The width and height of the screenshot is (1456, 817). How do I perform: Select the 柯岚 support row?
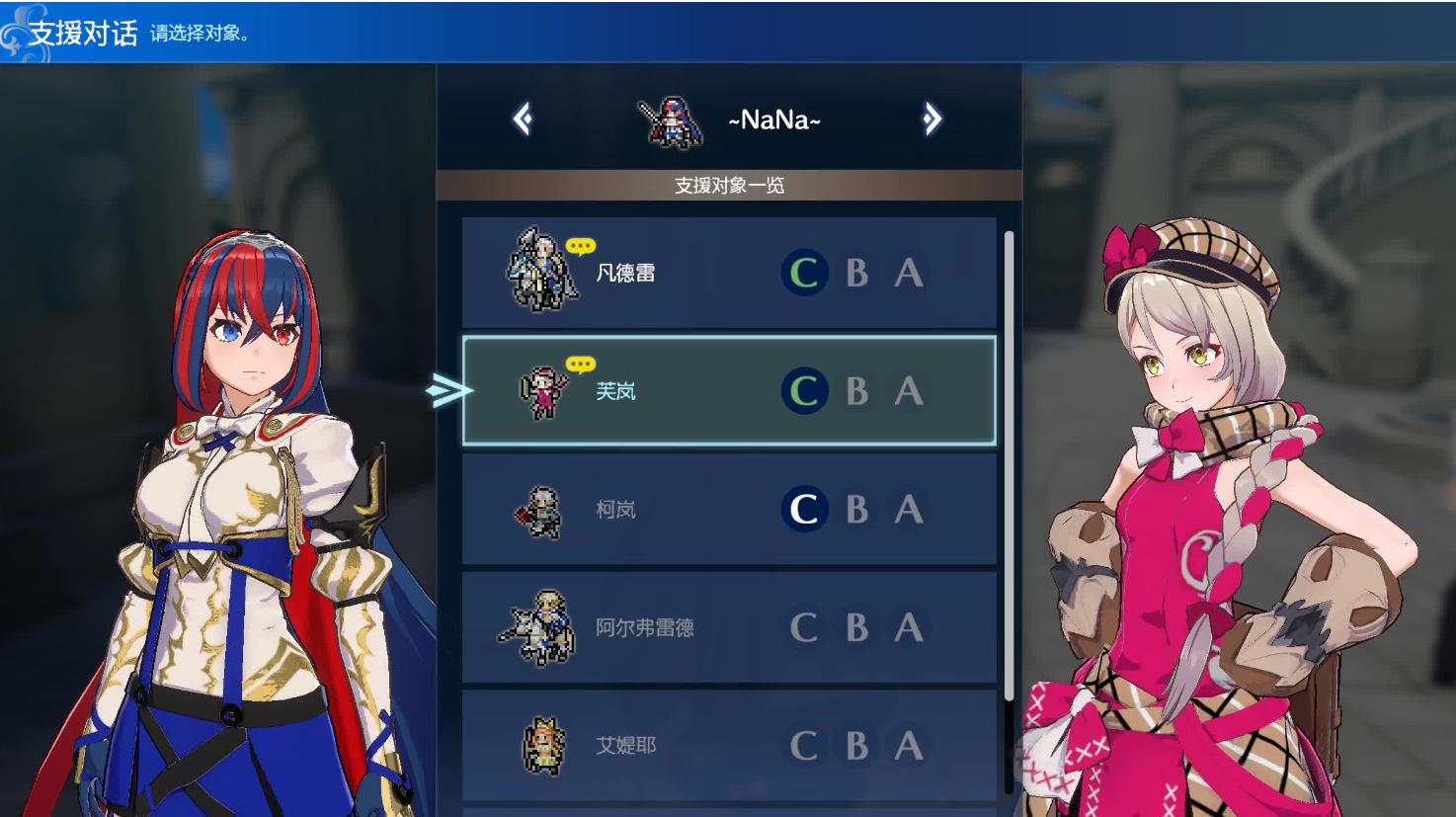[x=728, y=509]
